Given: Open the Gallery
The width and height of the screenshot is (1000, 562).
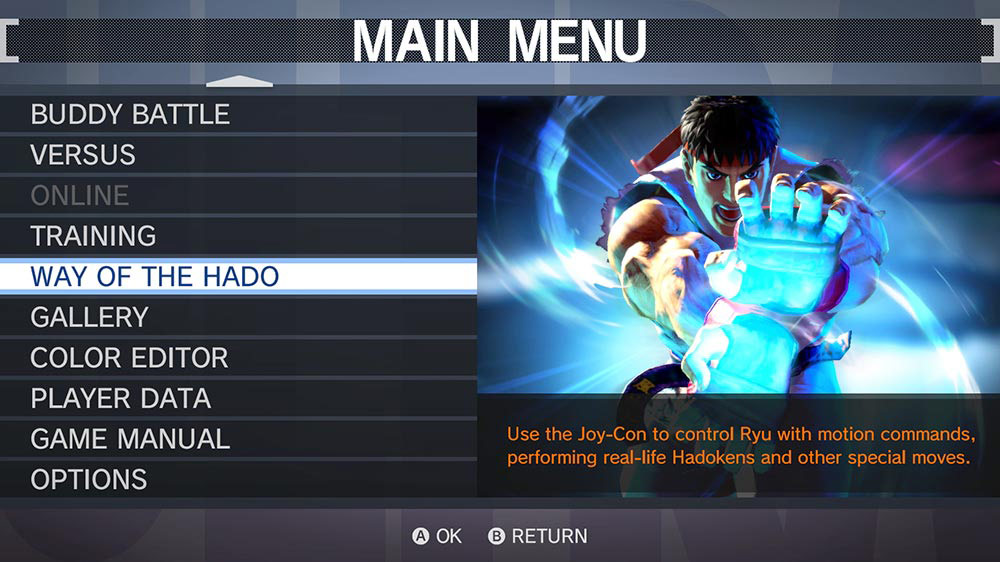Looking at the screenshot, I should 90,317.
